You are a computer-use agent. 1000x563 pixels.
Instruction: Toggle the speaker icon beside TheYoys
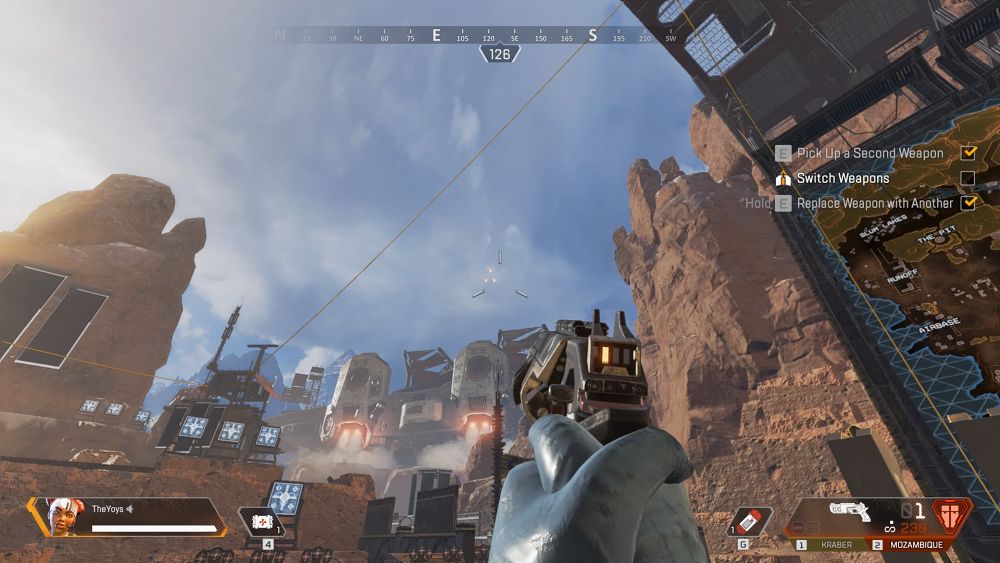click(130, 509)
